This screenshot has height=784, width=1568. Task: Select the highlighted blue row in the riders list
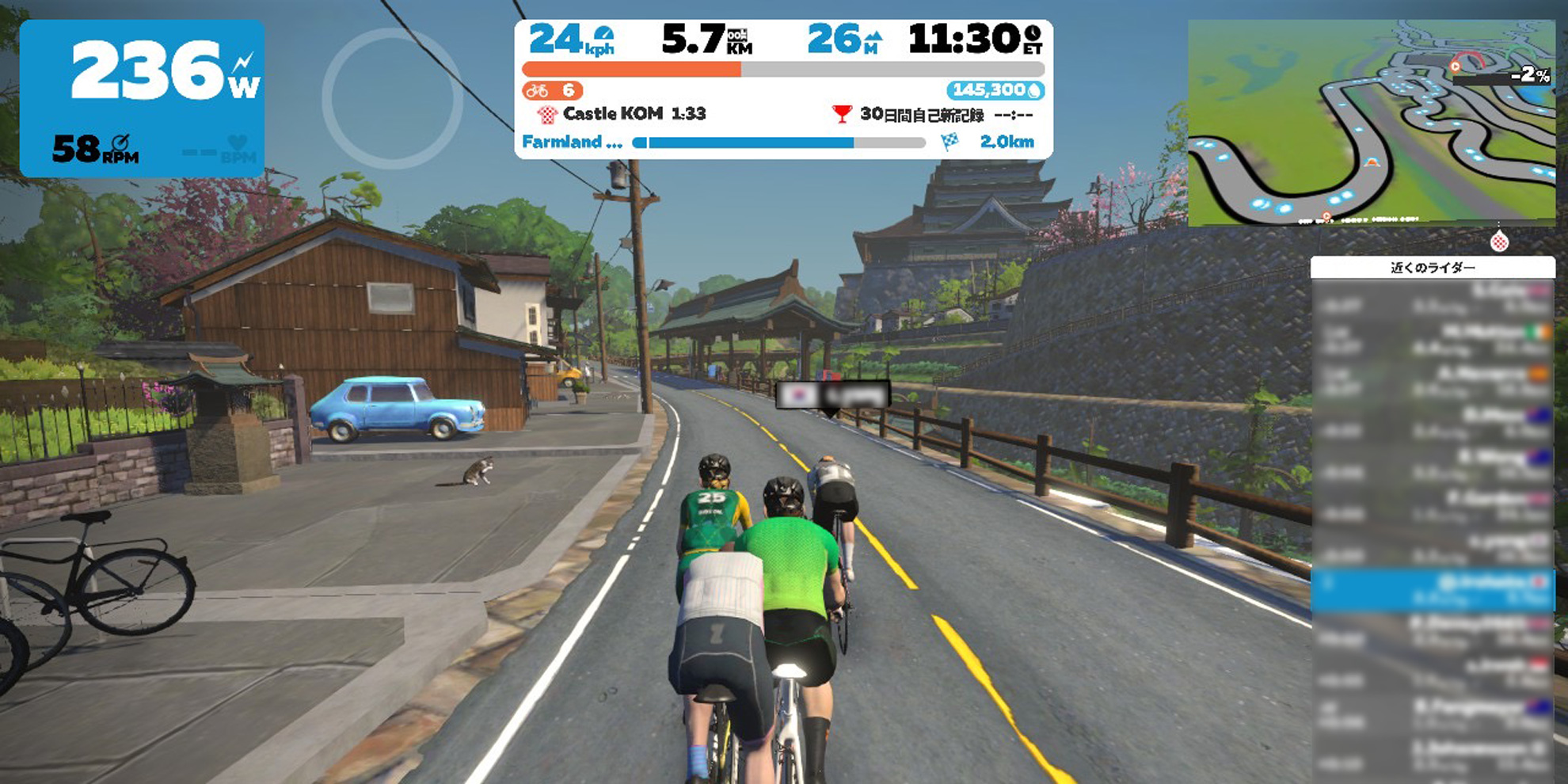click(x=1433, y=589)
